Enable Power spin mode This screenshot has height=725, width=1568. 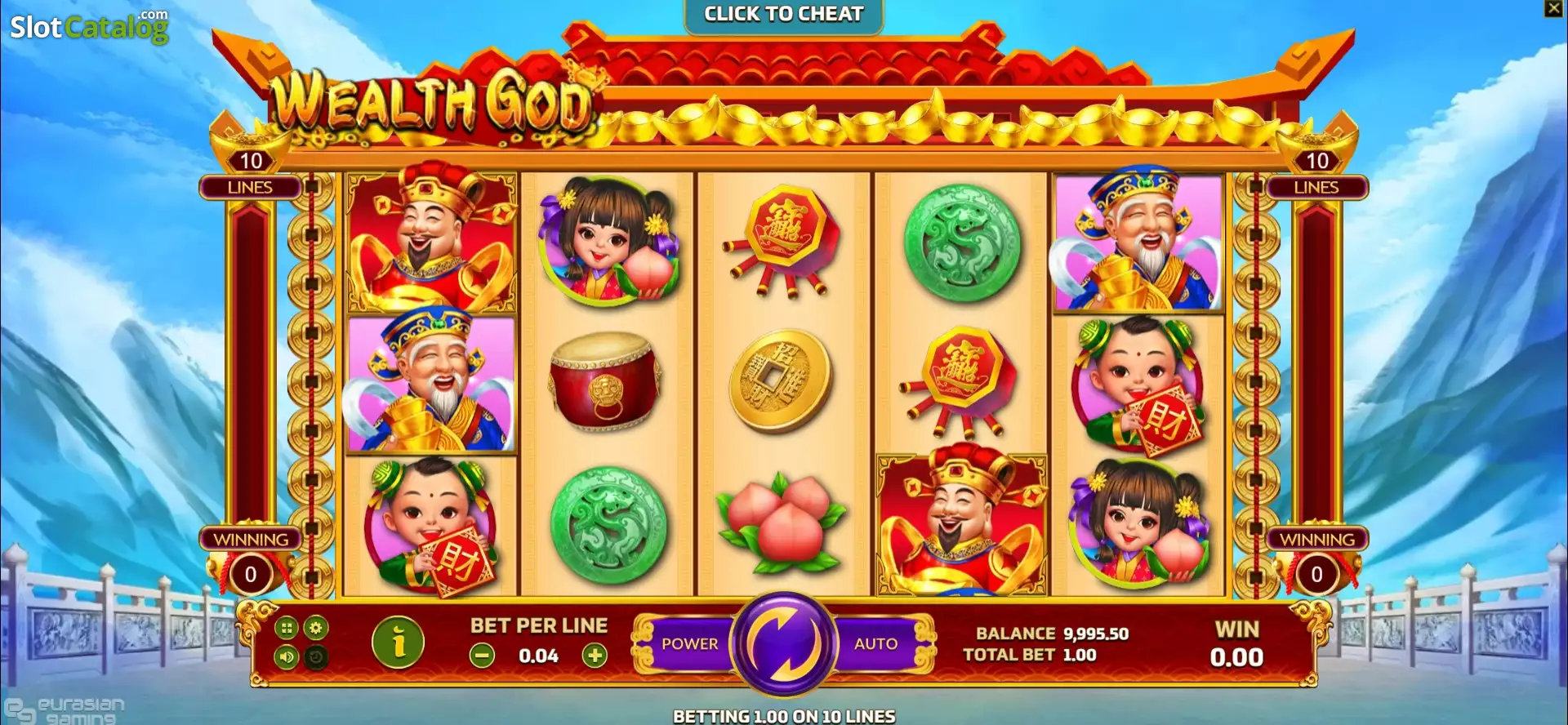point(688,644)
